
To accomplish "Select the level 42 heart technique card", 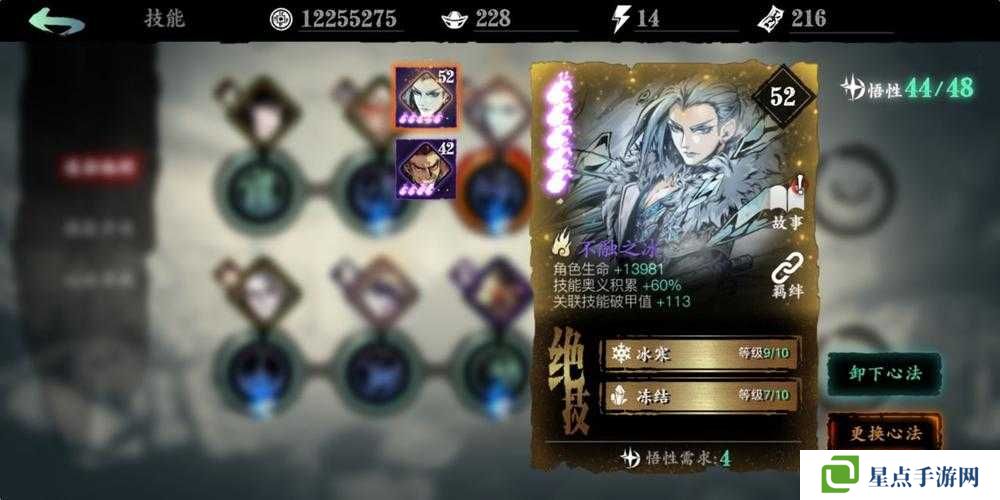I will click(425, 167).
